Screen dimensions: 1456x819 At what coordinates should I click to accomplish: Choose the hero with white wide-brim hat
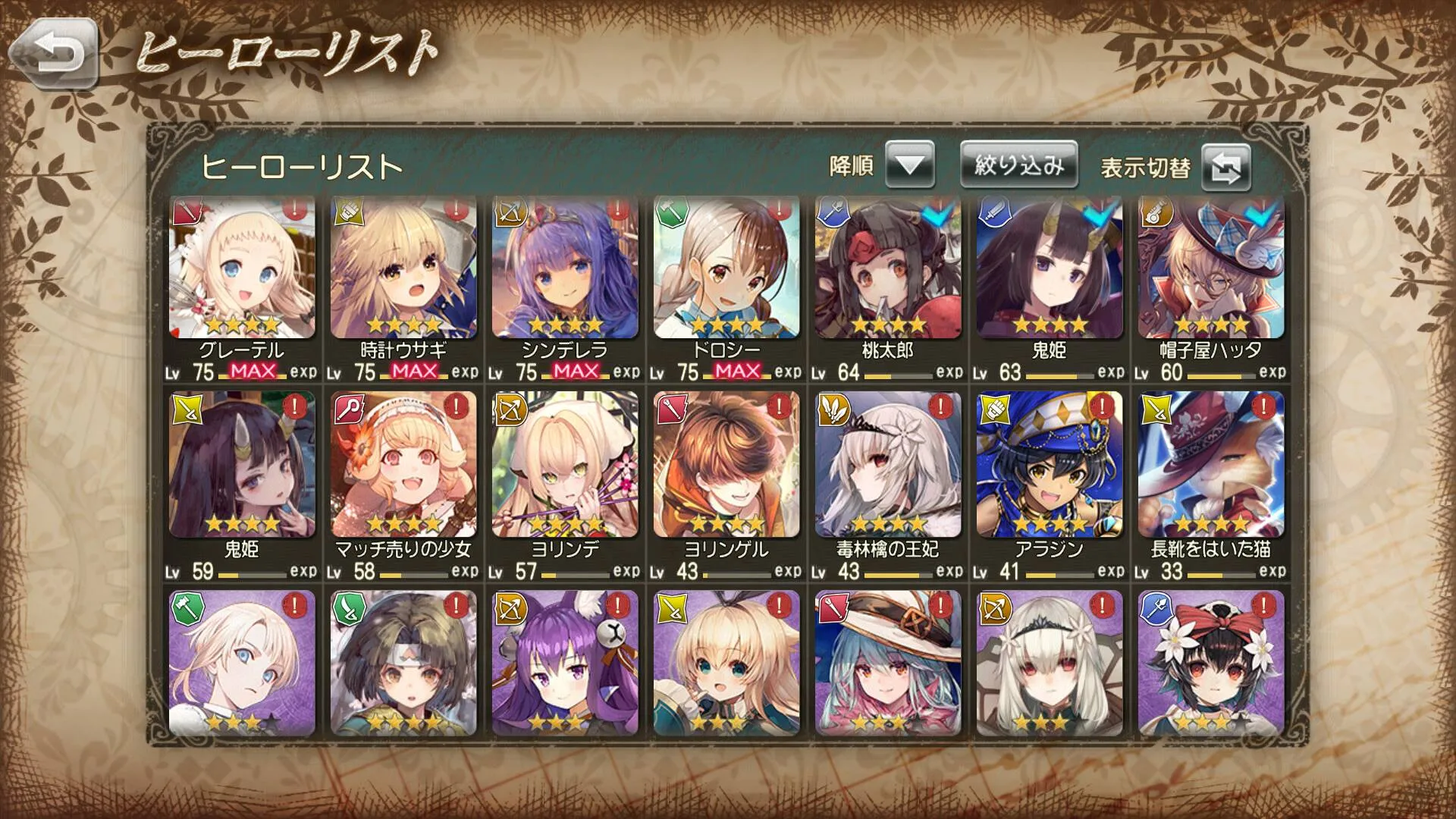pyautogui.click(x=888, y=663)
